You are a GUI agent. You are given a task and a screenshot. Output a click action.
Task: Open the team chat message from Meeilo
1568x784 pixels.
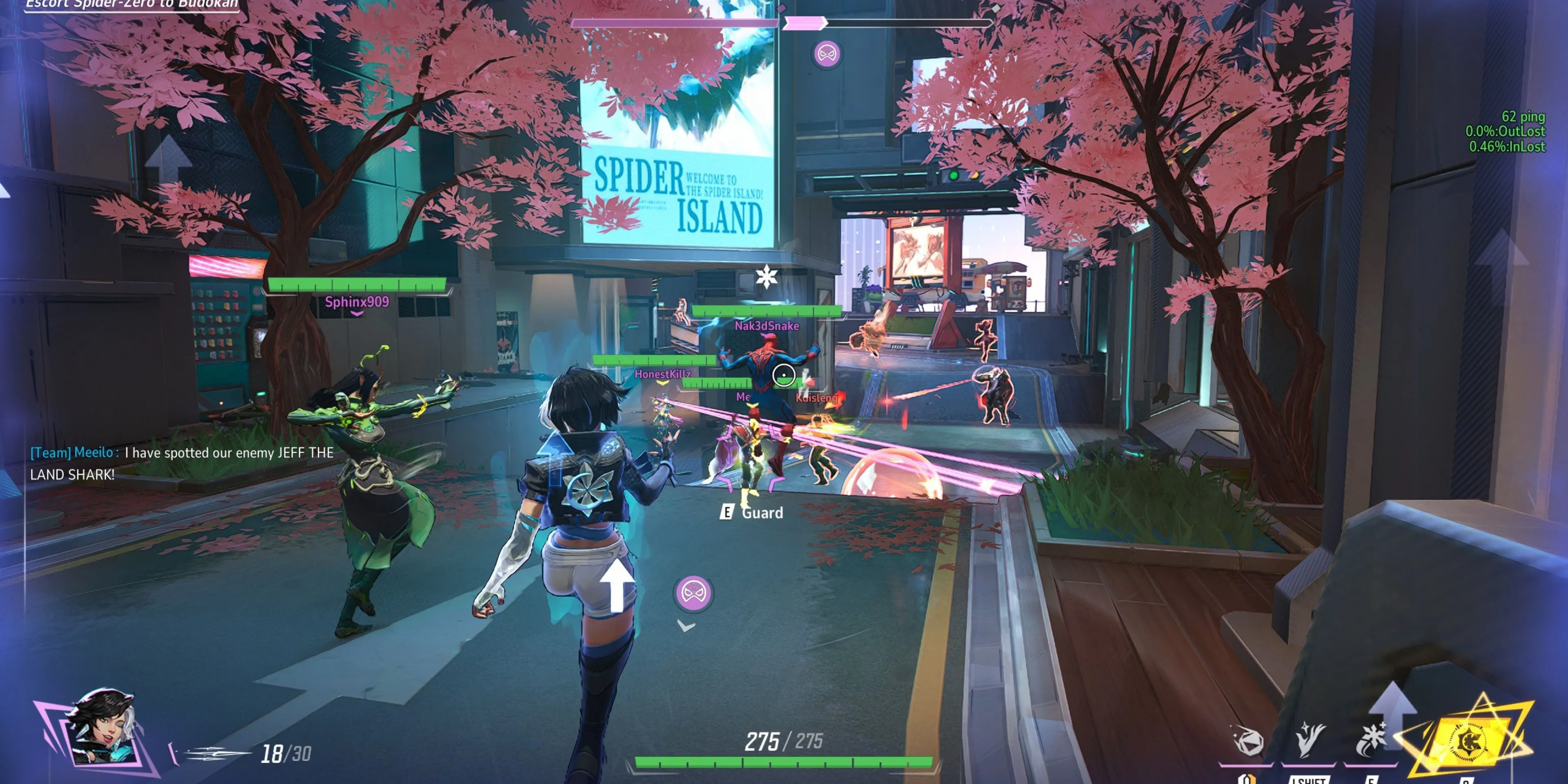[x=181, y=463]
